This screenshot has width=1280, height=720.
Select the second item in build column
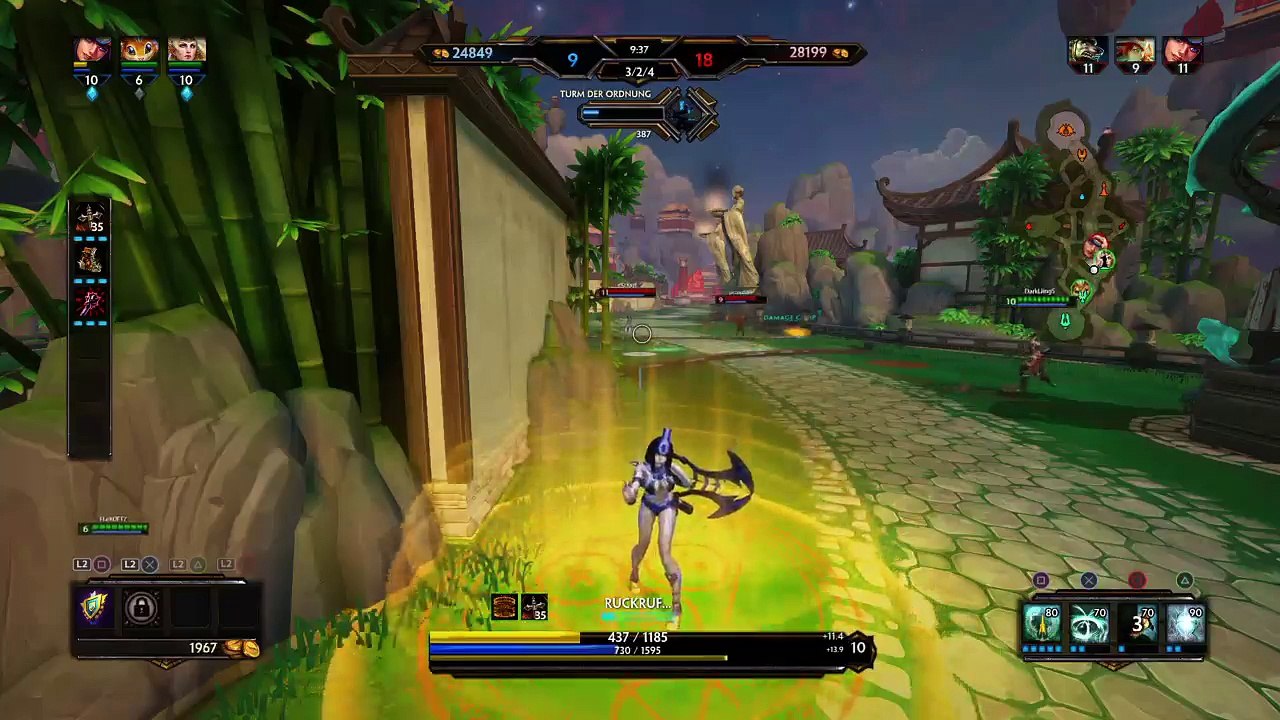coord(90,260)
